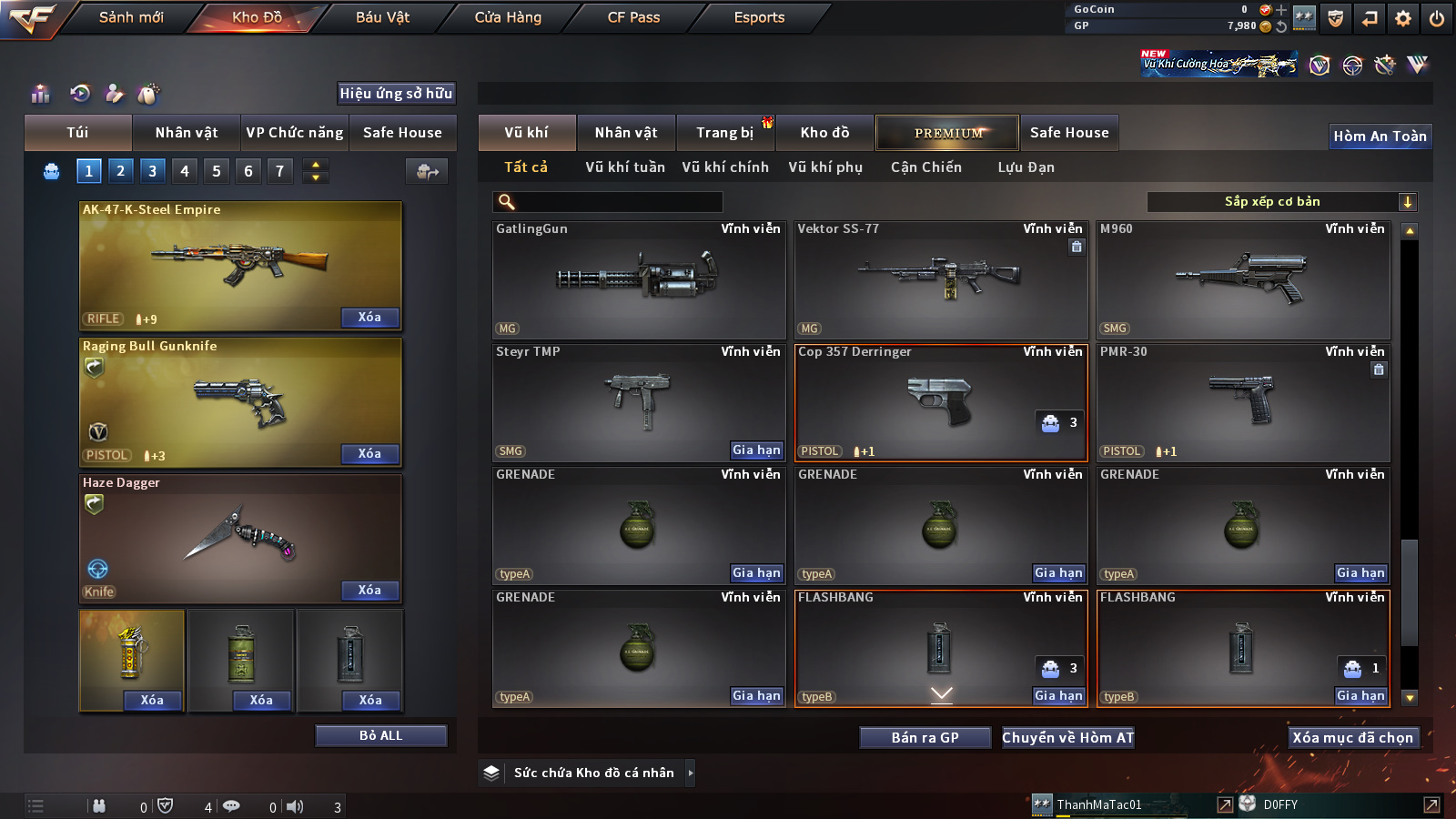Click the power exit icon
Image resolution: width=1456 pixels, height=819 pixels.
coord(1437,18)
